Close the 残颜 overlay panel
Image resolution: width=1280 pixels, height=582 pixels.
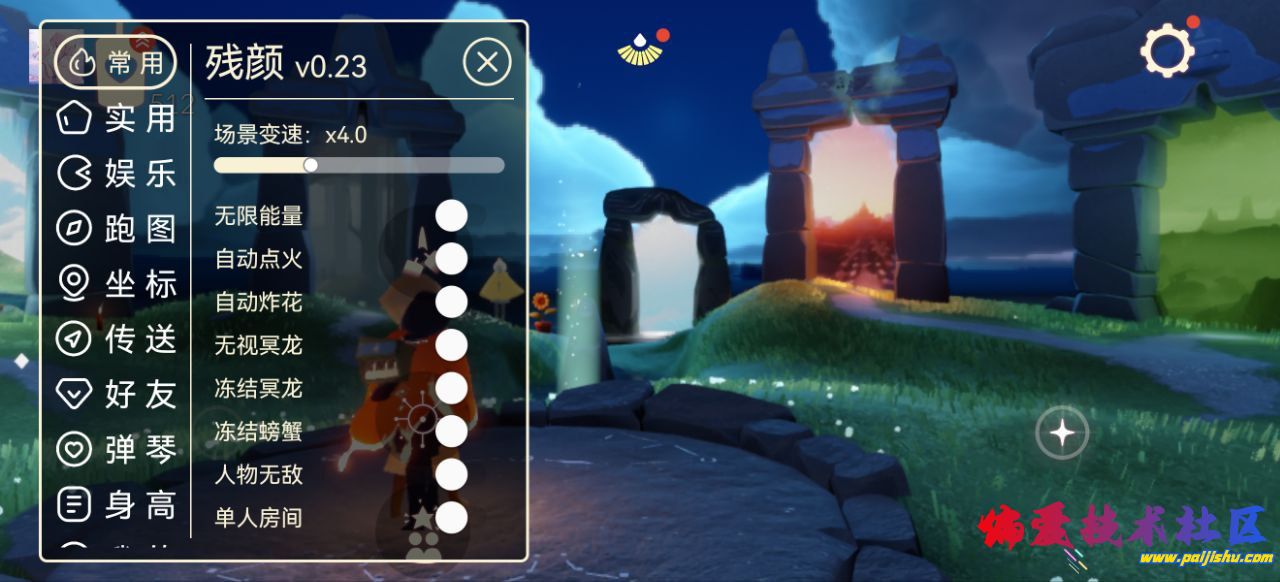coord(487,63)
